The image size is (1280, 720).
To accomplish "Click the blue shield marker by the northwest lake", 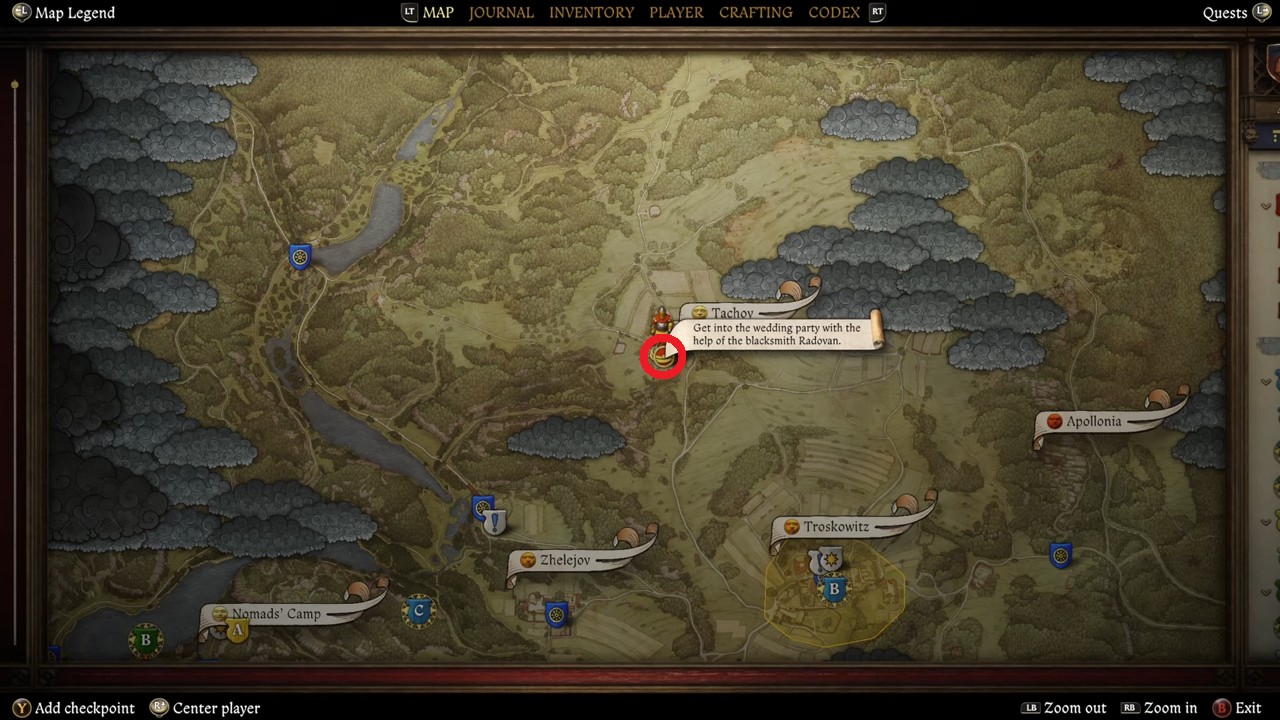I will point(299,257).
